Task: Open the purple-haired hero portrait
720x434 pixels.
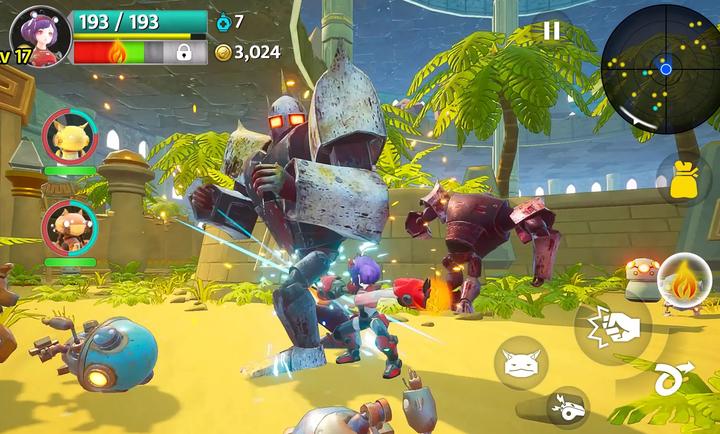Action: coord(42,36)
